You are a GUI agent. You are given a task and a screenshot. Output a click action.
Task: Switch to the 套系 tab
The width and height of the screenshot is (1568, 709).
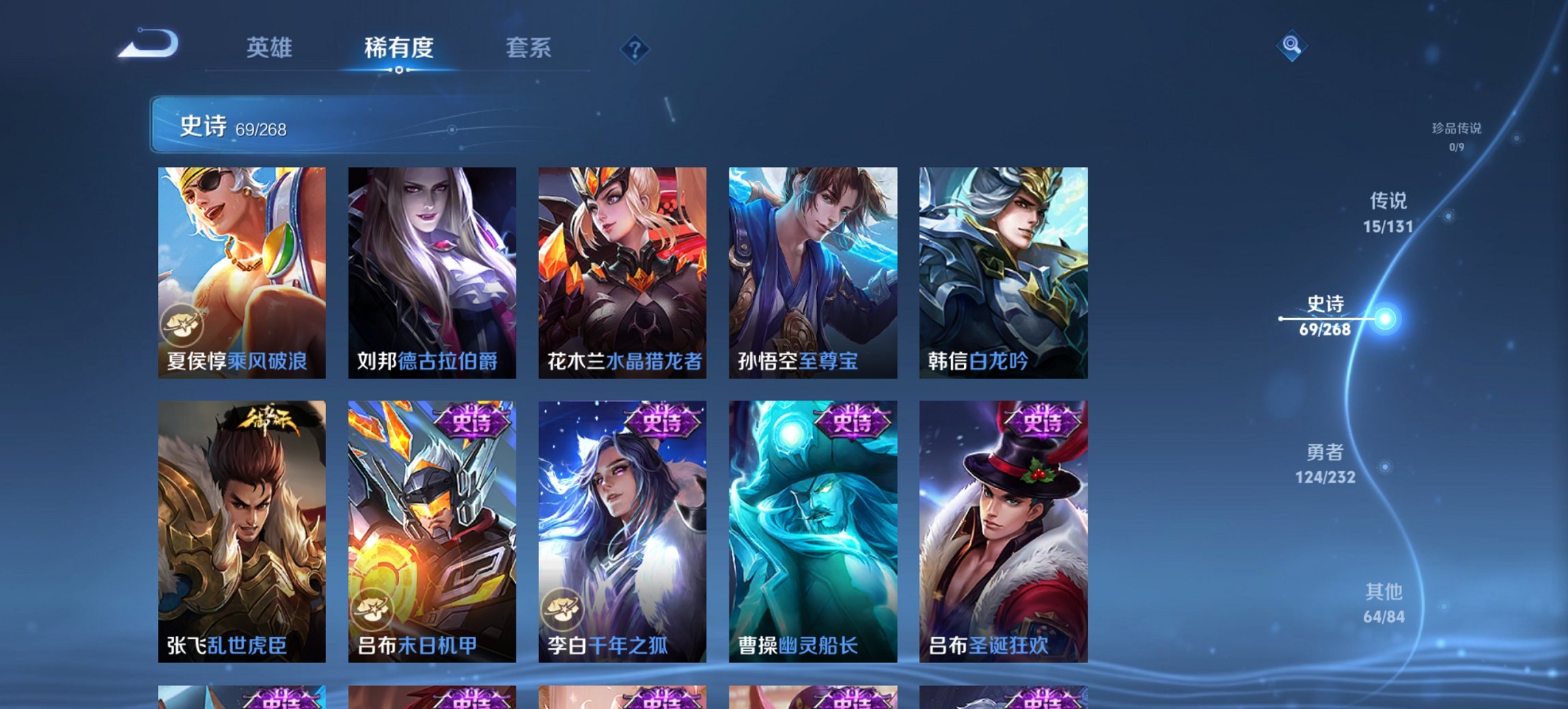tap(529, 49)
